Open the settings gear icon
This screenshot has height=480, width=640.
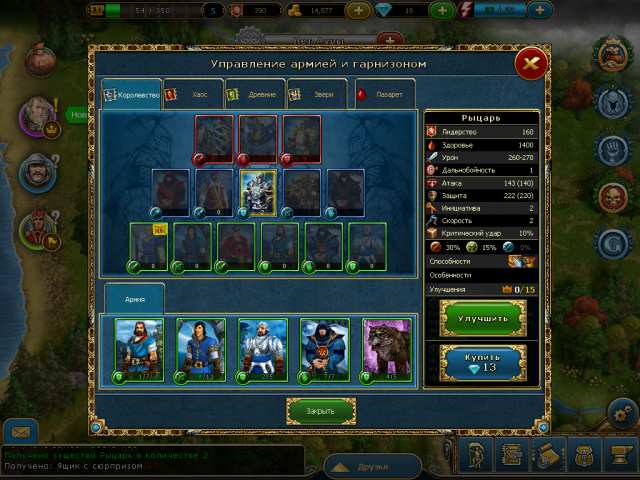click(x=622, y=413)
